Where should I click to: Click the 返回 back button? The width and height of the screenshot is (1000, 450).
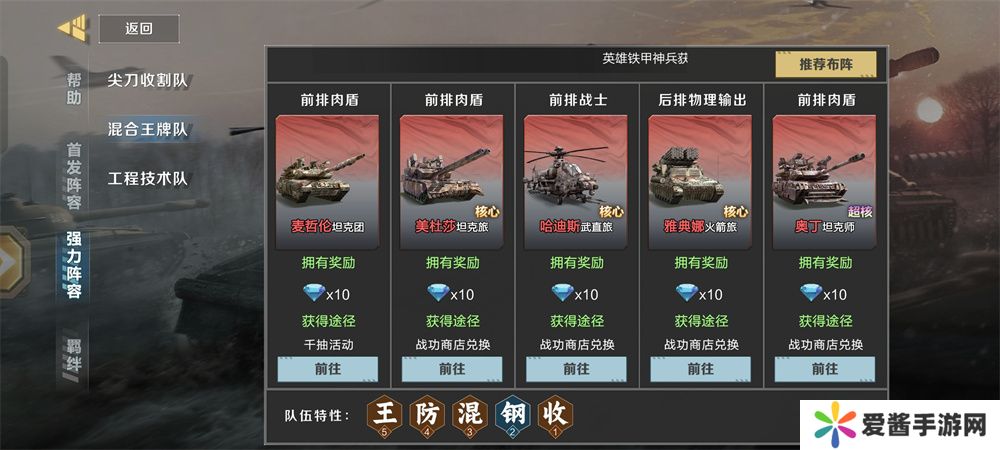[x=139, y=29]
